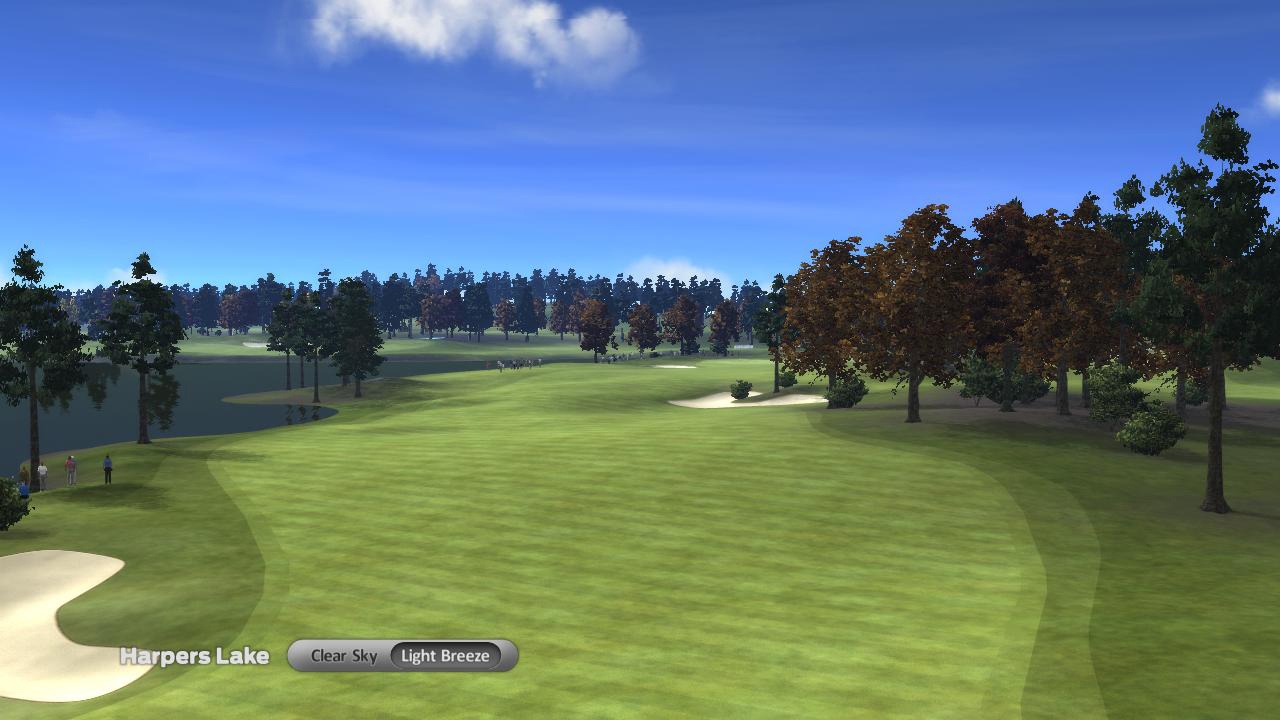The height and width of the screenshot is (720, 1280).
Task: Select the large red-leaved tree
Action: pyautogui.click(x=960, y=280)
